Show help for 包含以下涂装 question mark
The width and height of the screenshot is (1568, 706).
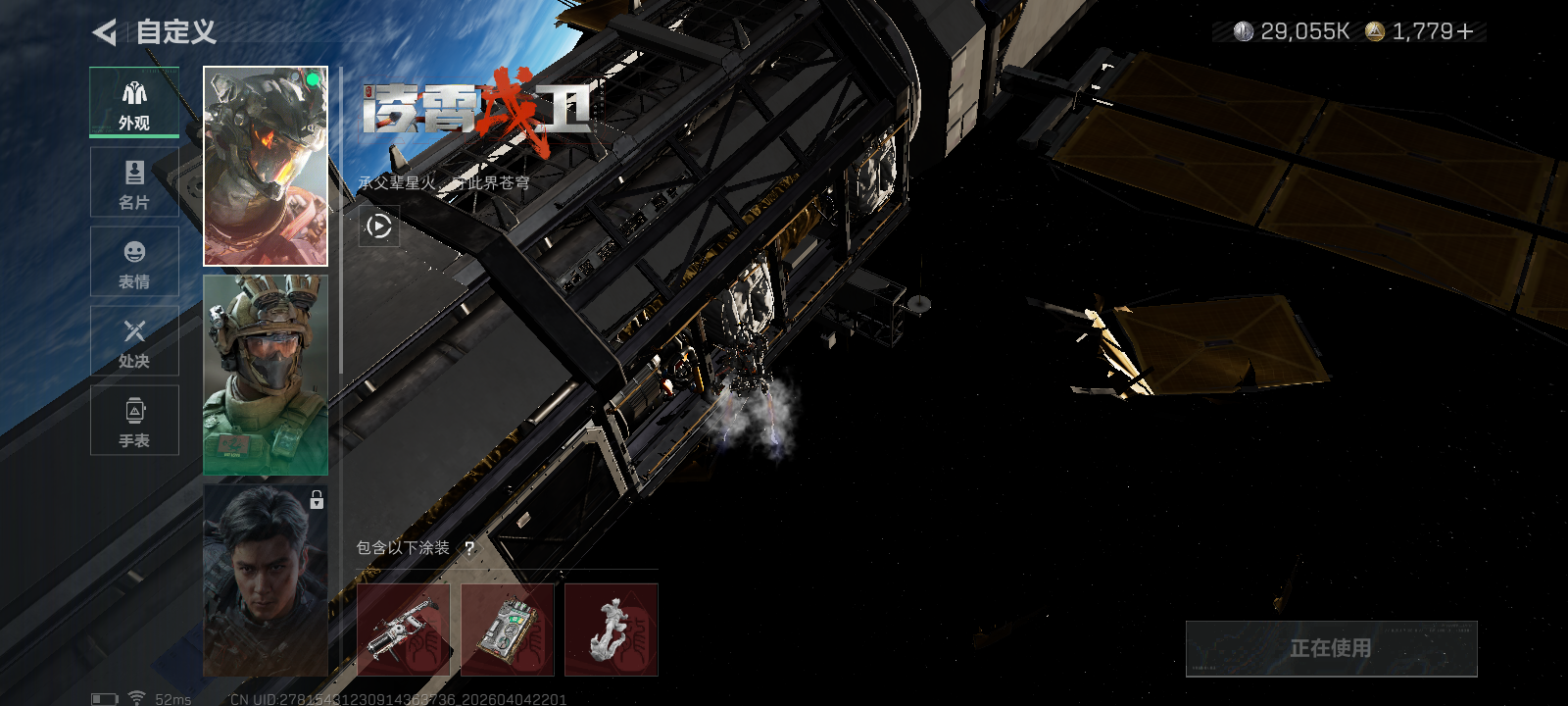click(x=469, y=548)
